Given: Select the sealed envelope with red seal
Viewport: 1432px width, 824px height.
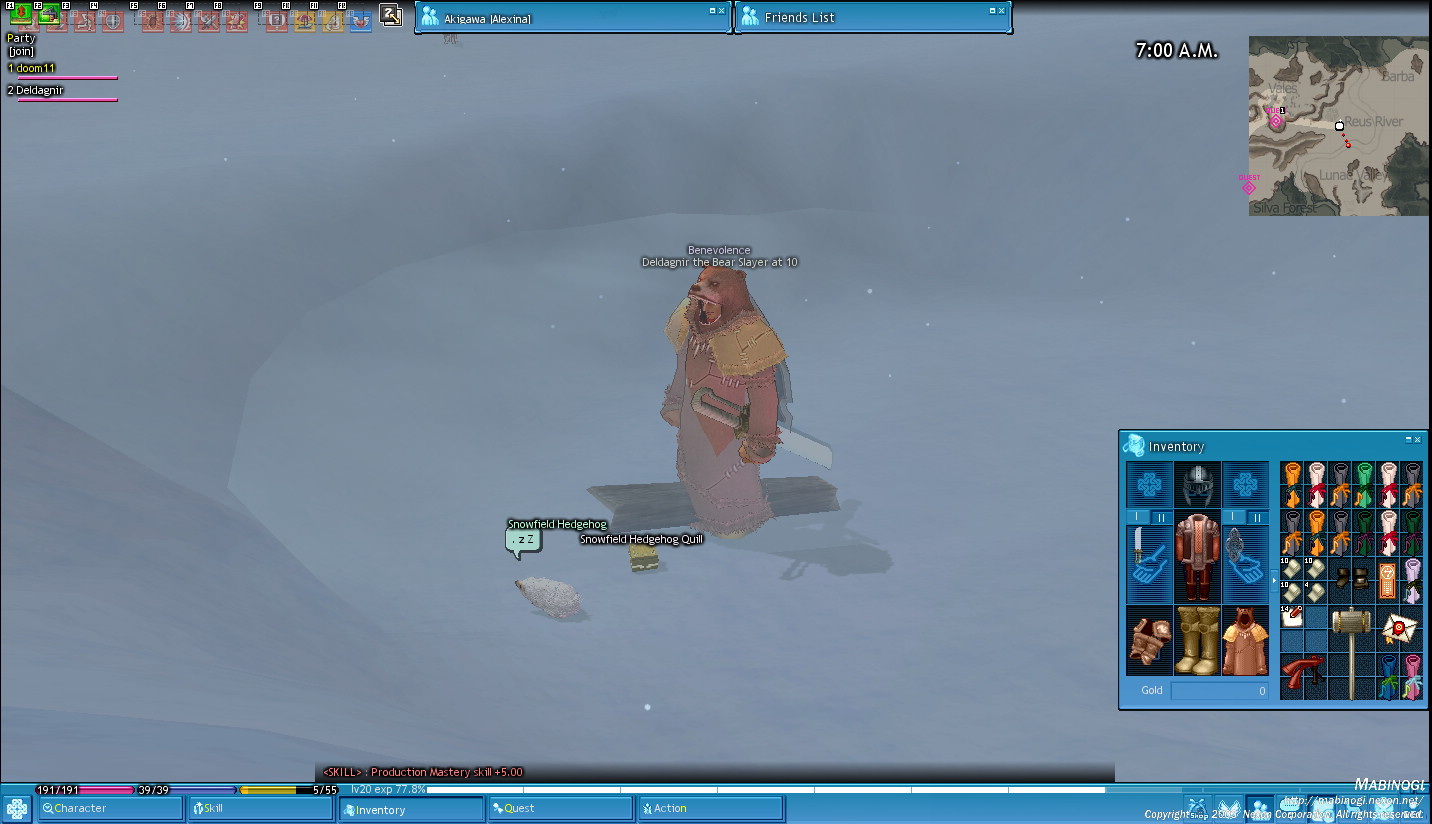Looking at the screenshot, I should click(1400, 628).
